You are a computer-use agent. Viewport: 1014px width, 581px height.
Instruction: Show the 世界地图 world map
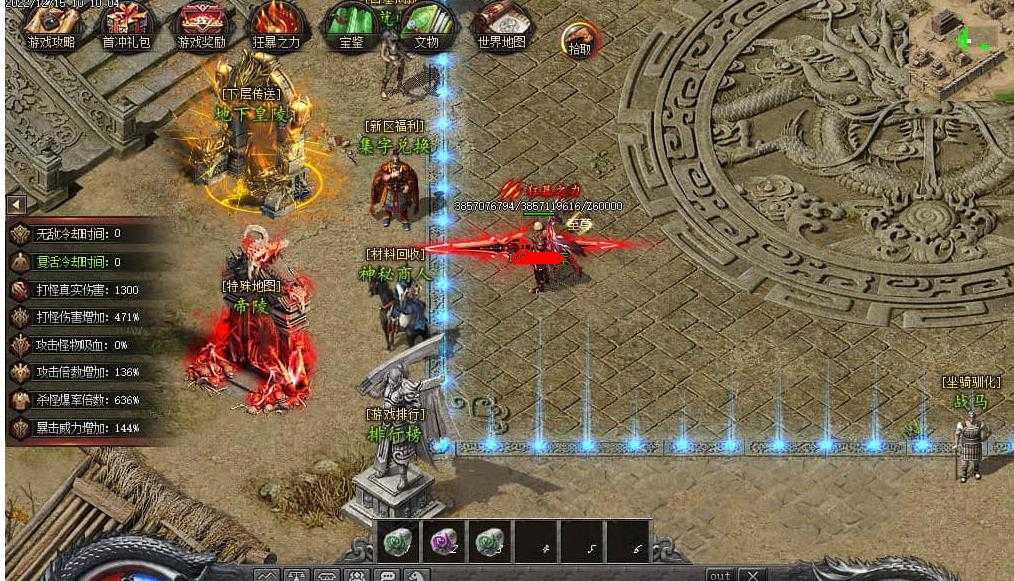click(501, 24)
